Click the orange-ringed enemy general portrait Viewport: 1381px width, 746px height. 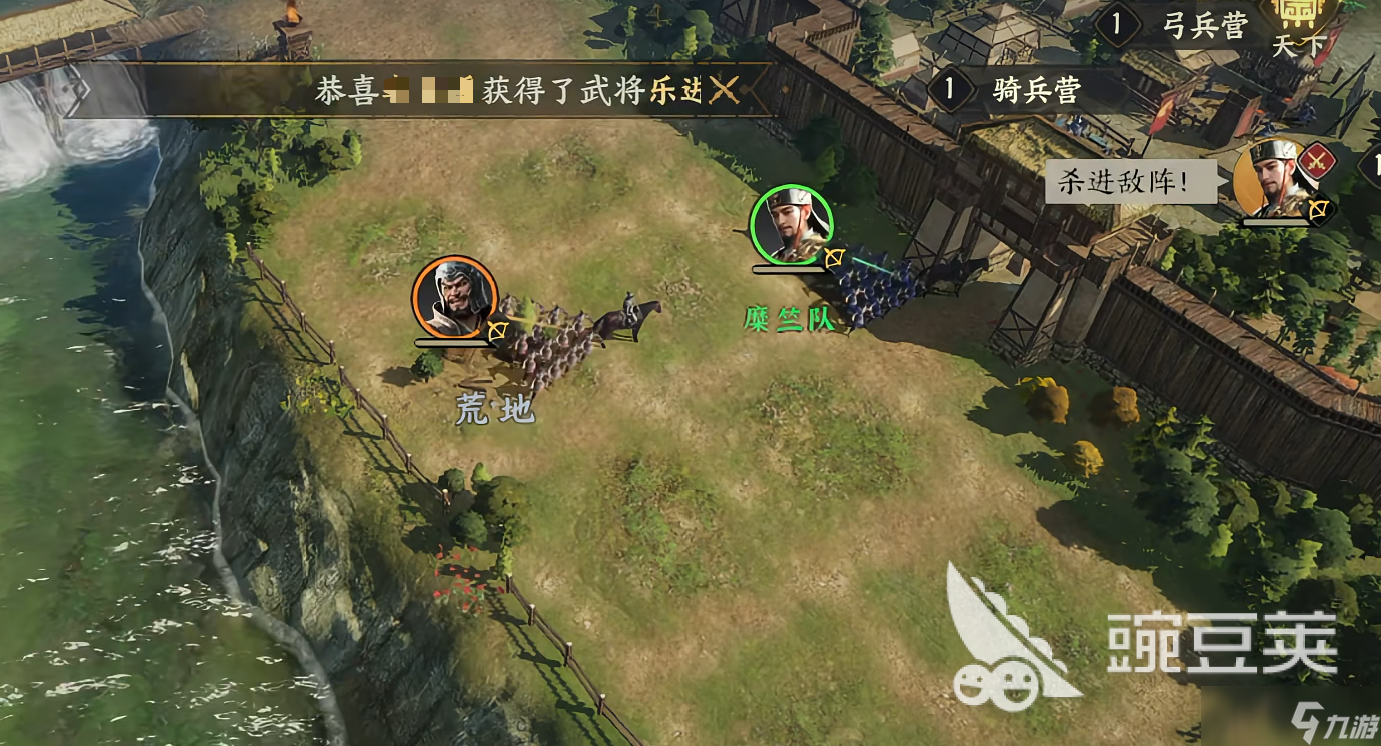pos(455,297)
